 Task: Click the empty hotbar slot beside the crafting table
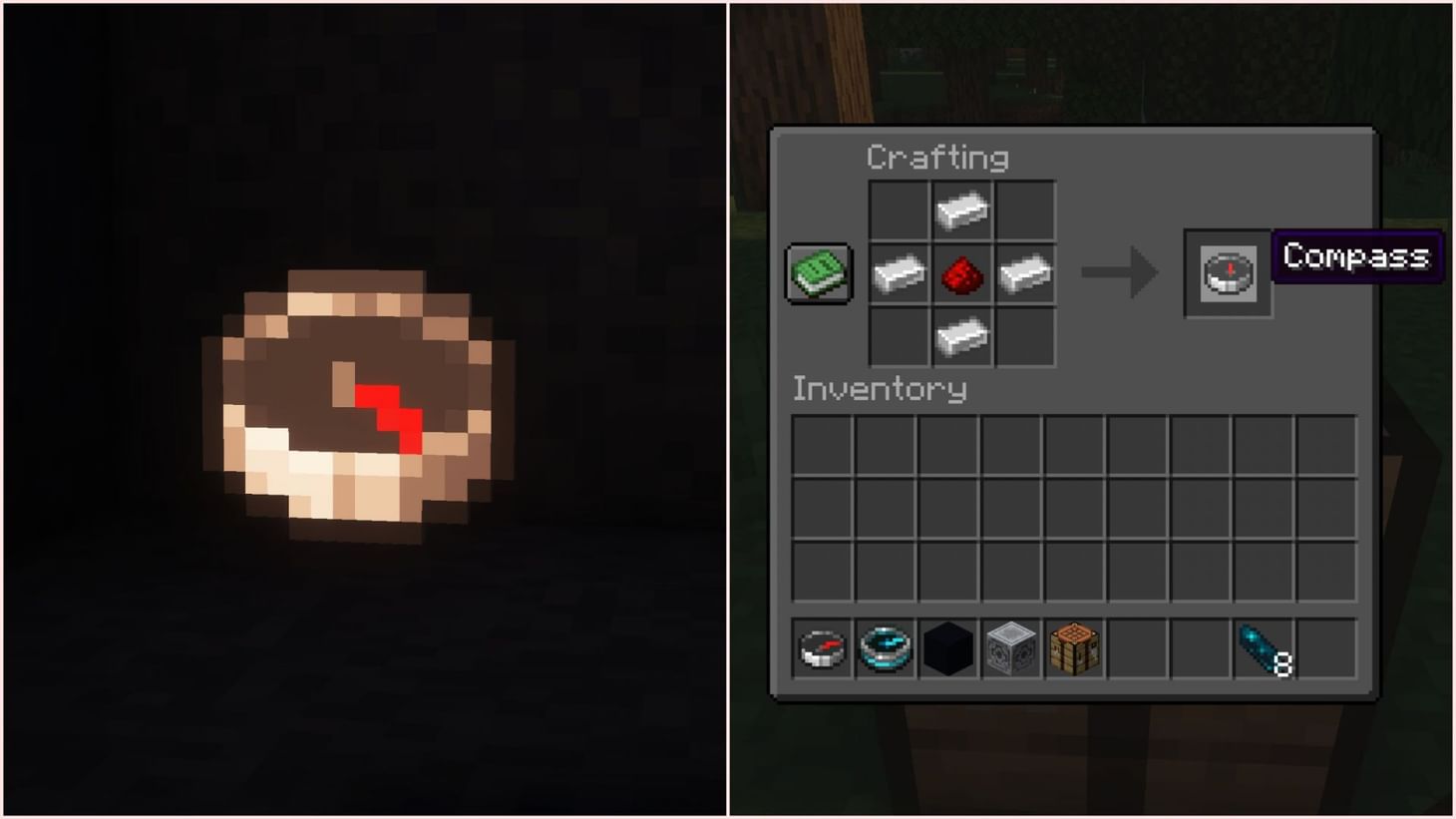pos(1139,650)
